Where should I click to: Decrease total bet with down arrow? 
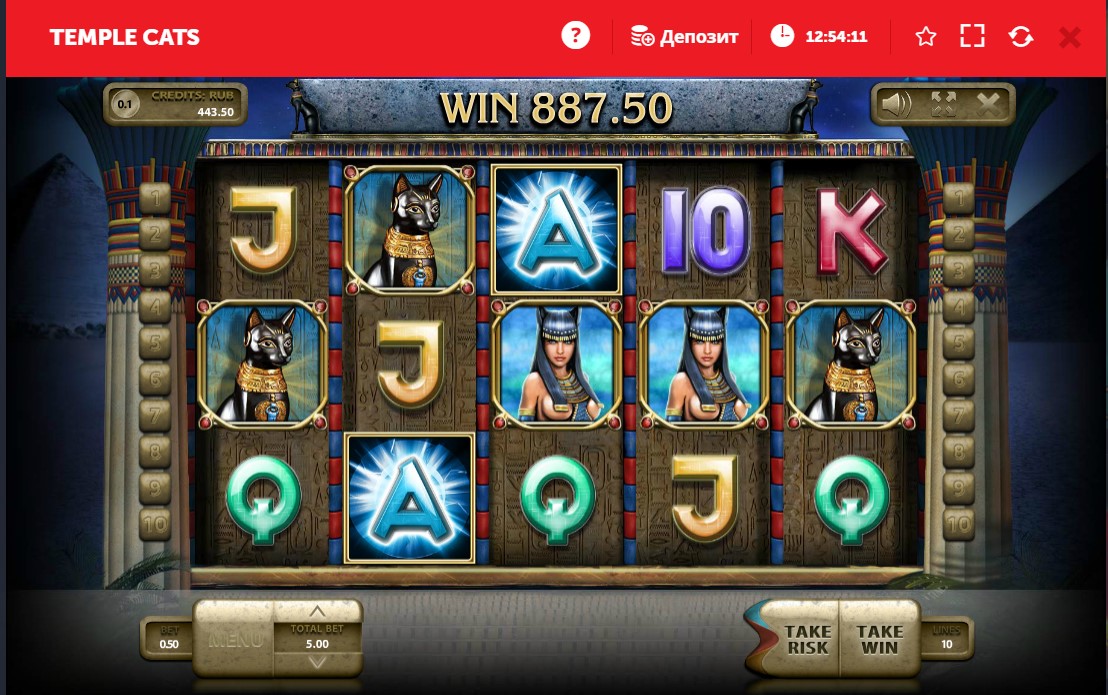(x=317, y=662)
